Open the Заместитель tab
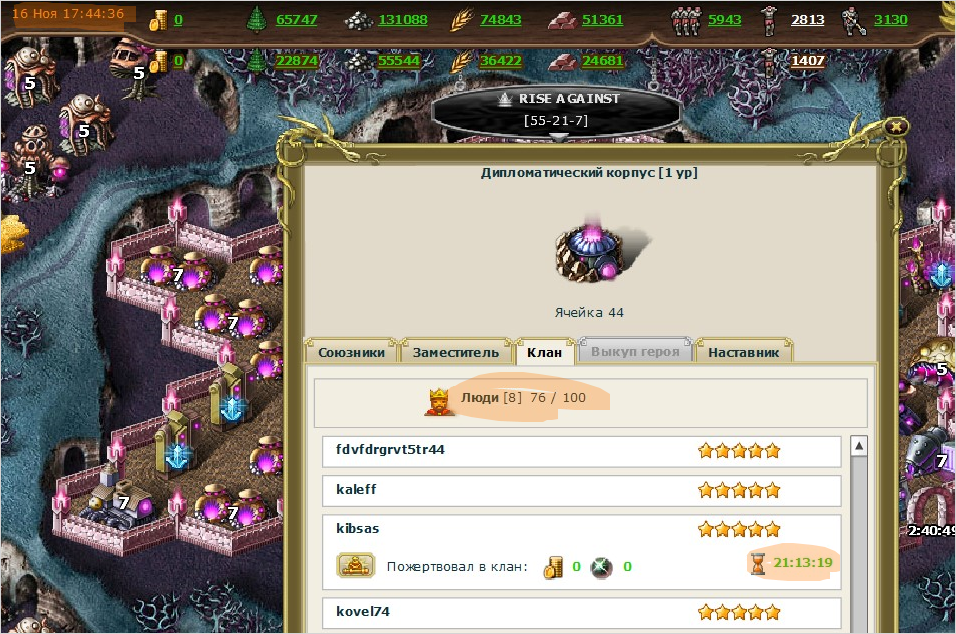This screenshot has width=956, height=634. 456,352
